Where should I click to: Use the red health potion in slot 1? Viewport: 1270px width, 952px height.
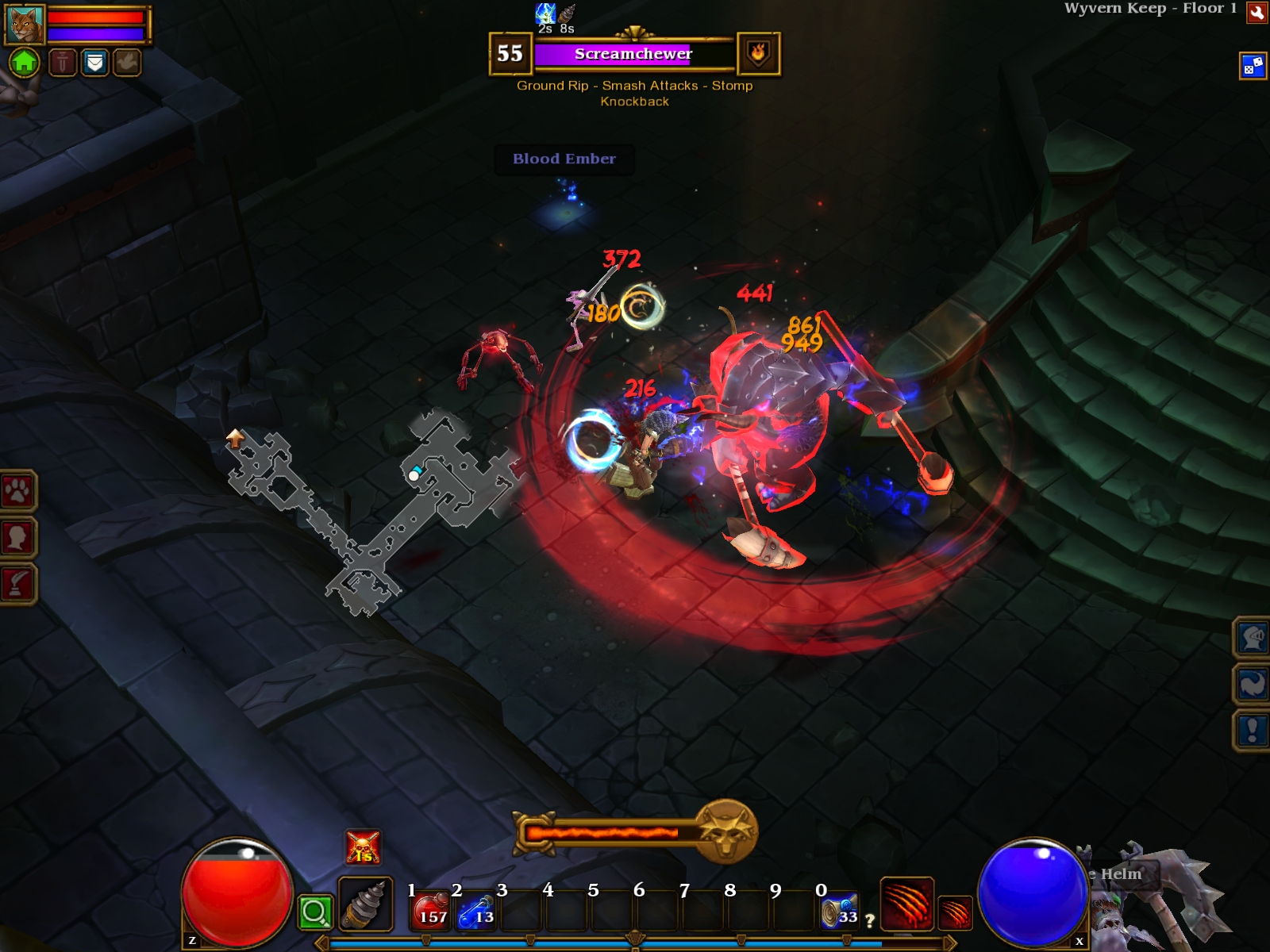point(431,910)
